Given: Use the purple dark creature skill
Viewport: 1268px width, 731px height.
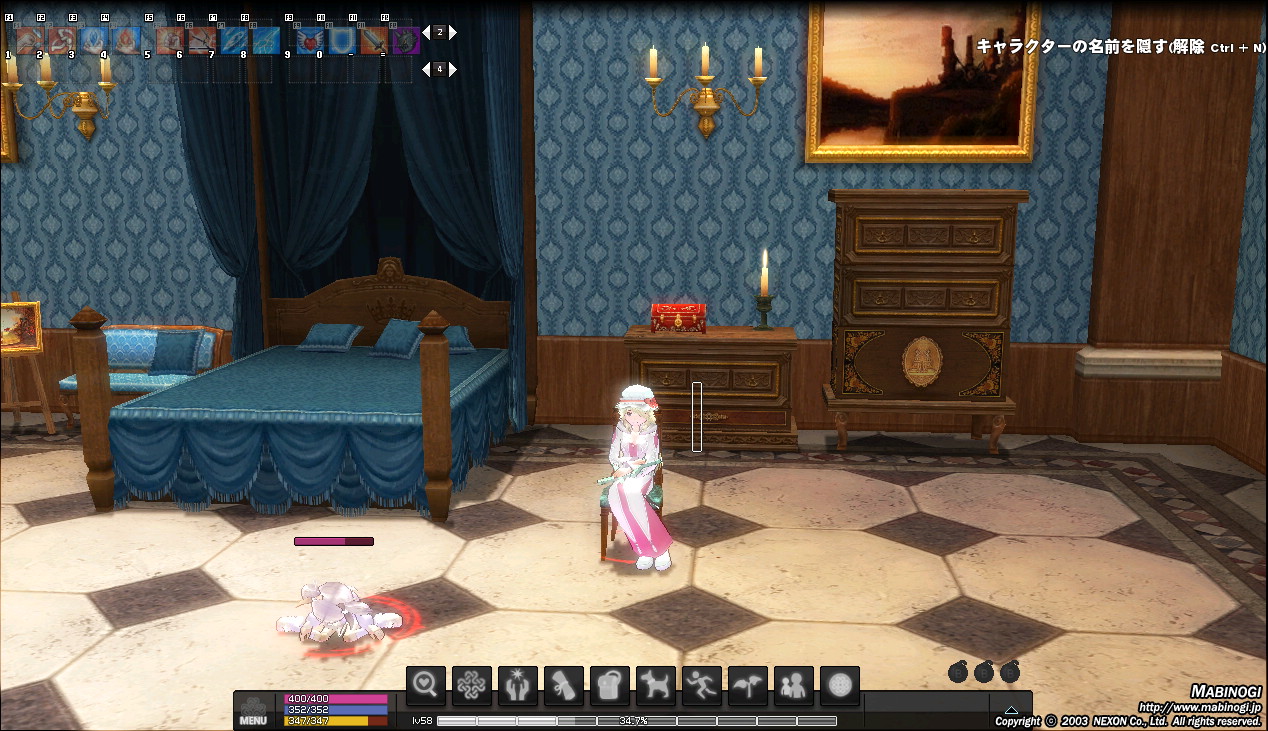Looking at the screenshot, I should coord(405,40).
